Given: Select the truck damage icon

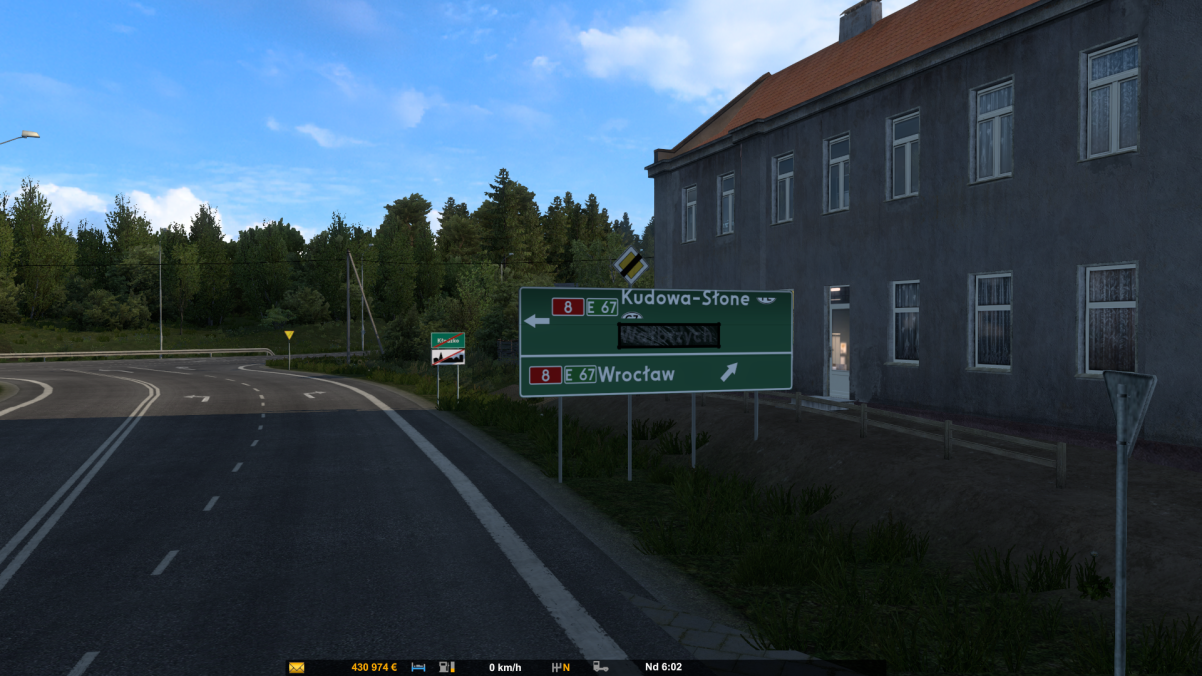Looking at the screenshot, I should tap(601, 667).
